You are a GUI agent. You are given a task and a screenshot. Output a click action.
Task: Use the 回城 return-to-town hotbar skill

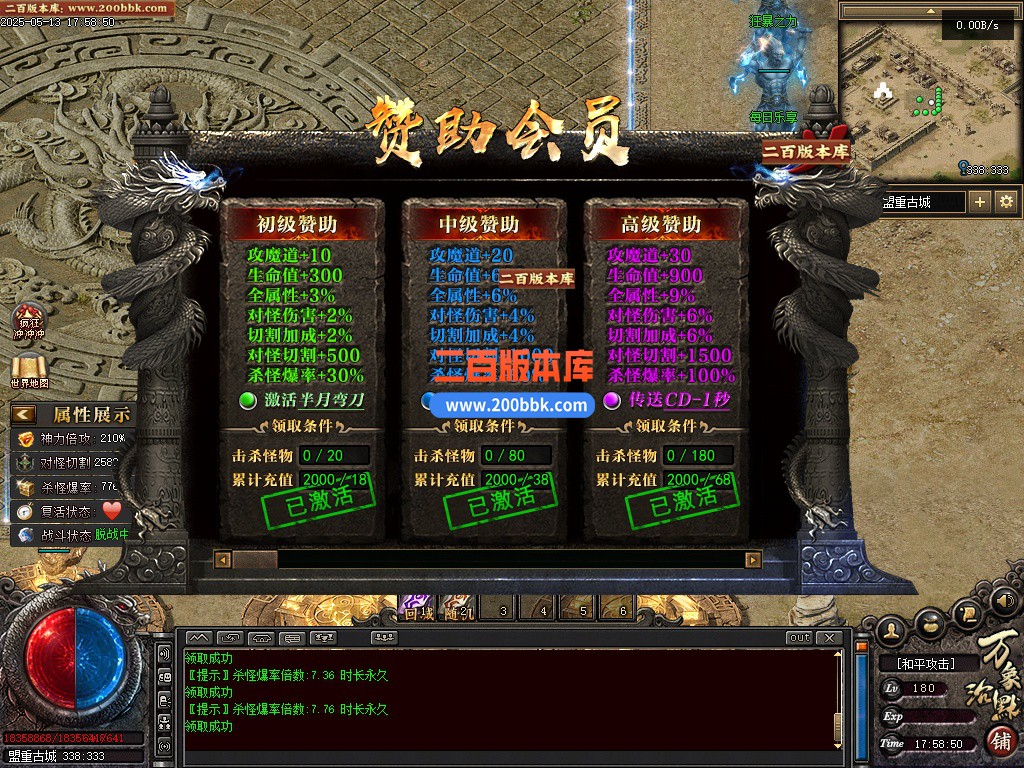point(415,607)
